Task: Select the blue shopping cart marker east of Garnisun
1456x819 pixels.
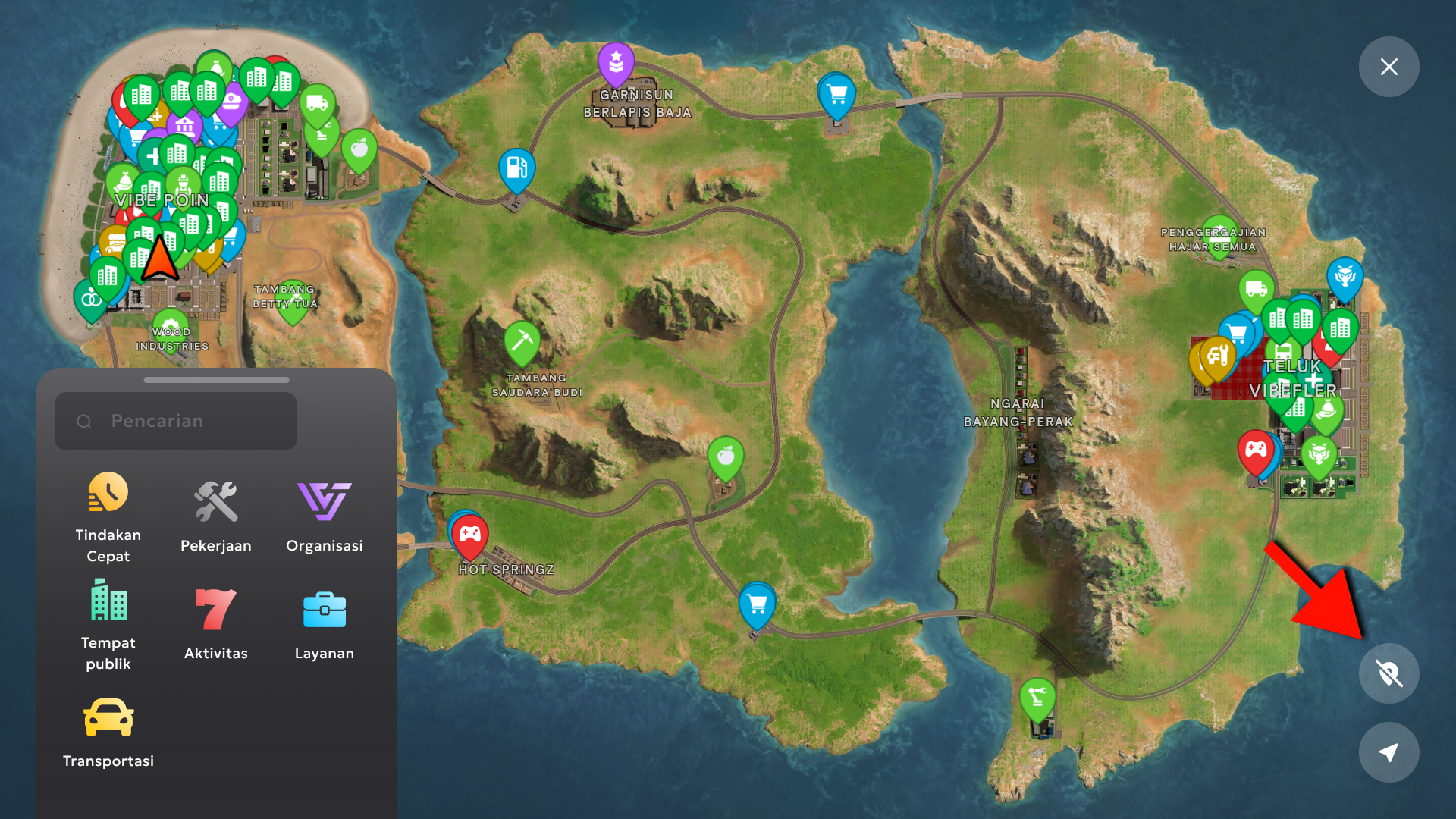Action: [837, 95]
